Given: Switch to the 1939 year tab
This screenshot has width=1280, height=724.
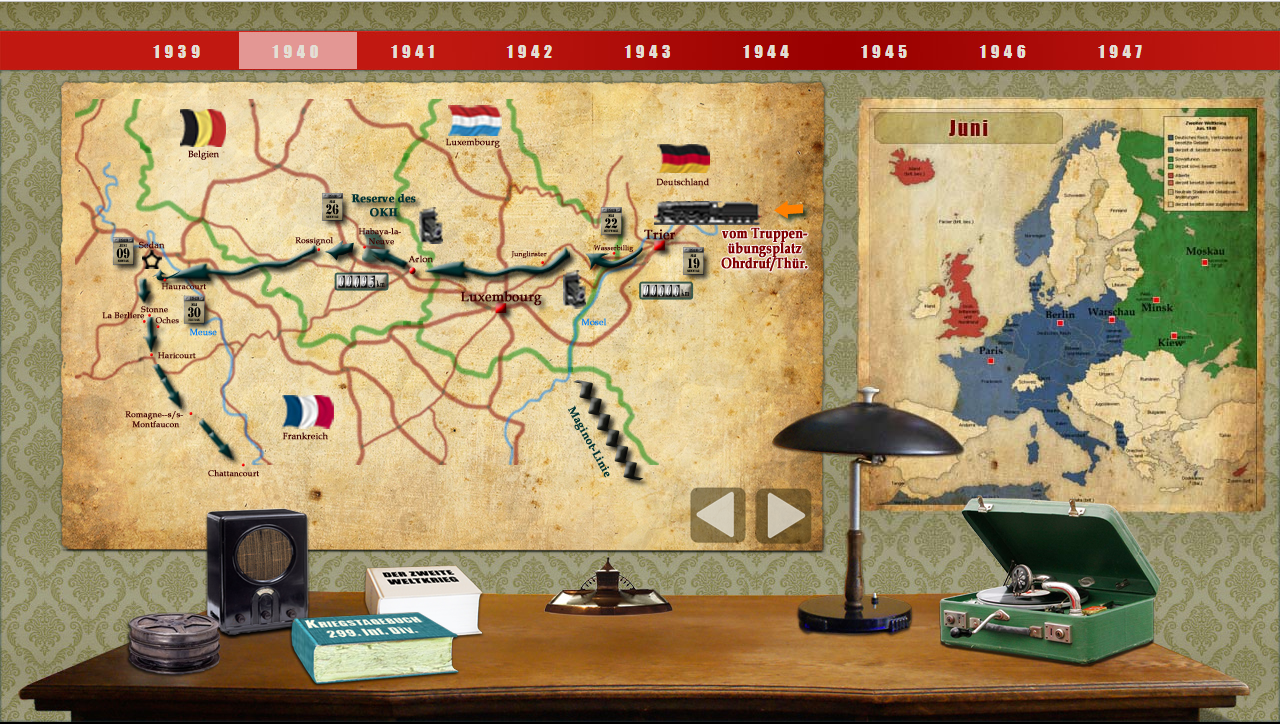Looking at the screenshot, I should click(178, 52).
